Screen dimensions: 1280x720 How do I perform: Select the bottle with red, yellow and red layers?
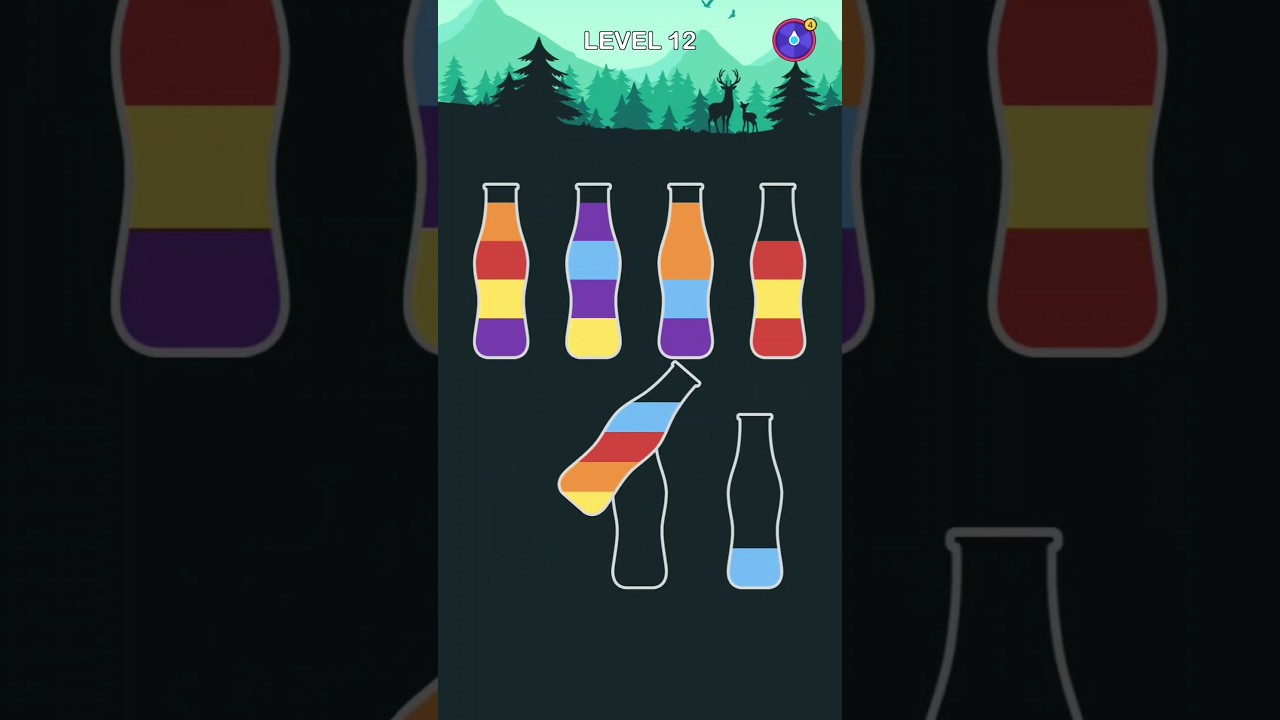coord(778,272)
